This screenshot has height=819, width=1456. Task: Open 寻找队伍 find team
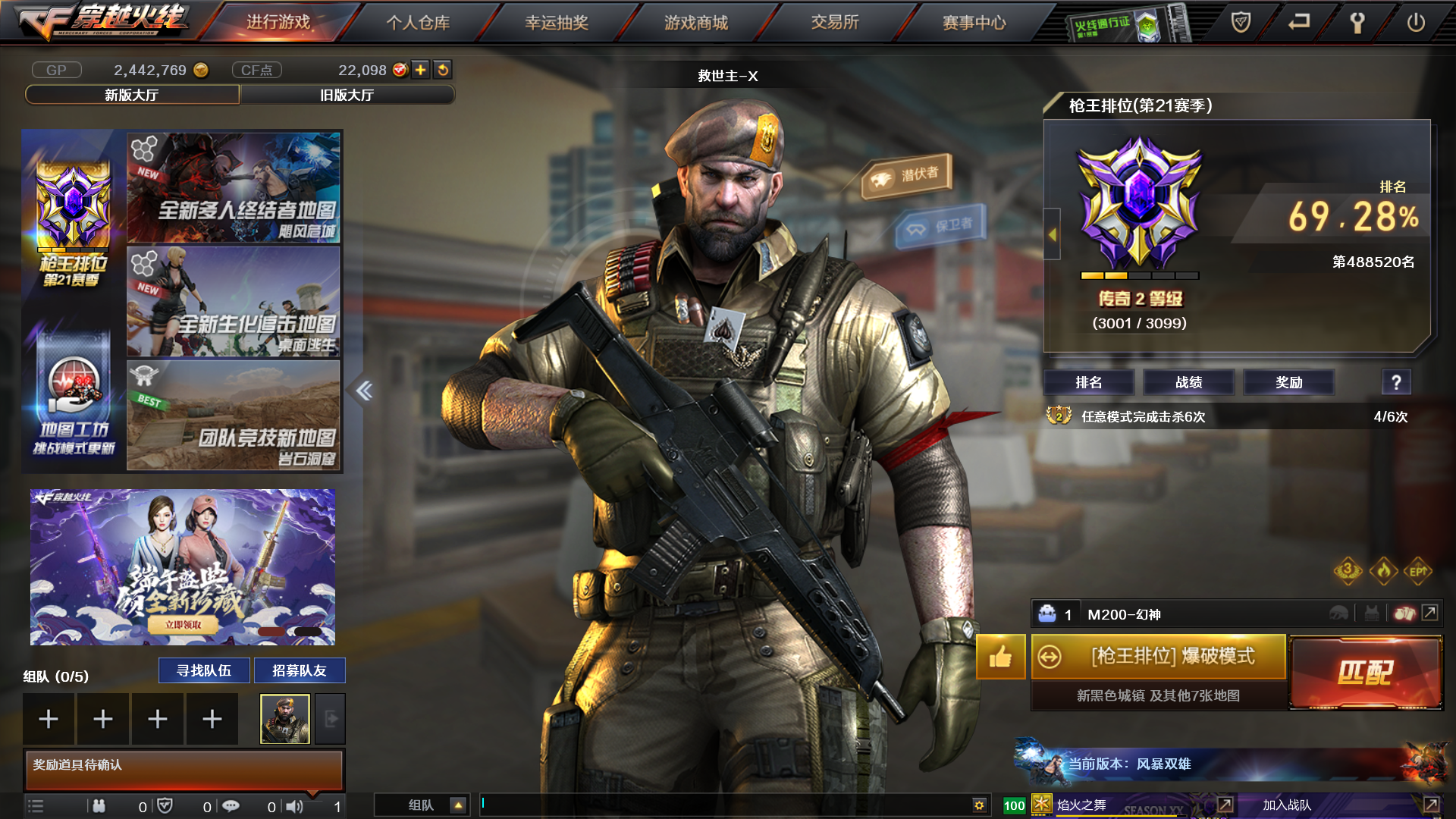[204, 670]
